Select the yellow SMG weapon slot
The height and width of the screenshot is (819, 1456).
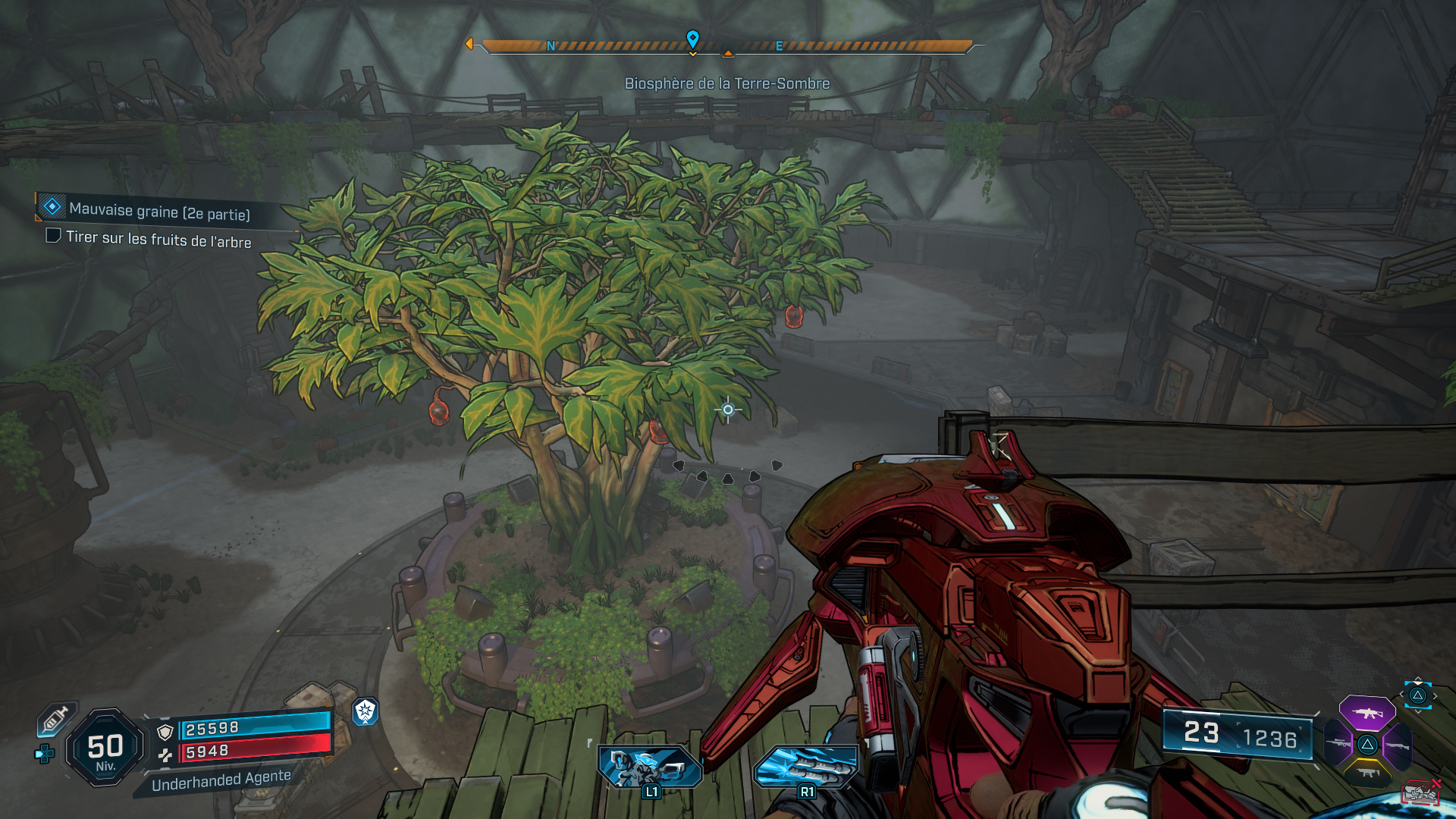(x=1367, y=773)
